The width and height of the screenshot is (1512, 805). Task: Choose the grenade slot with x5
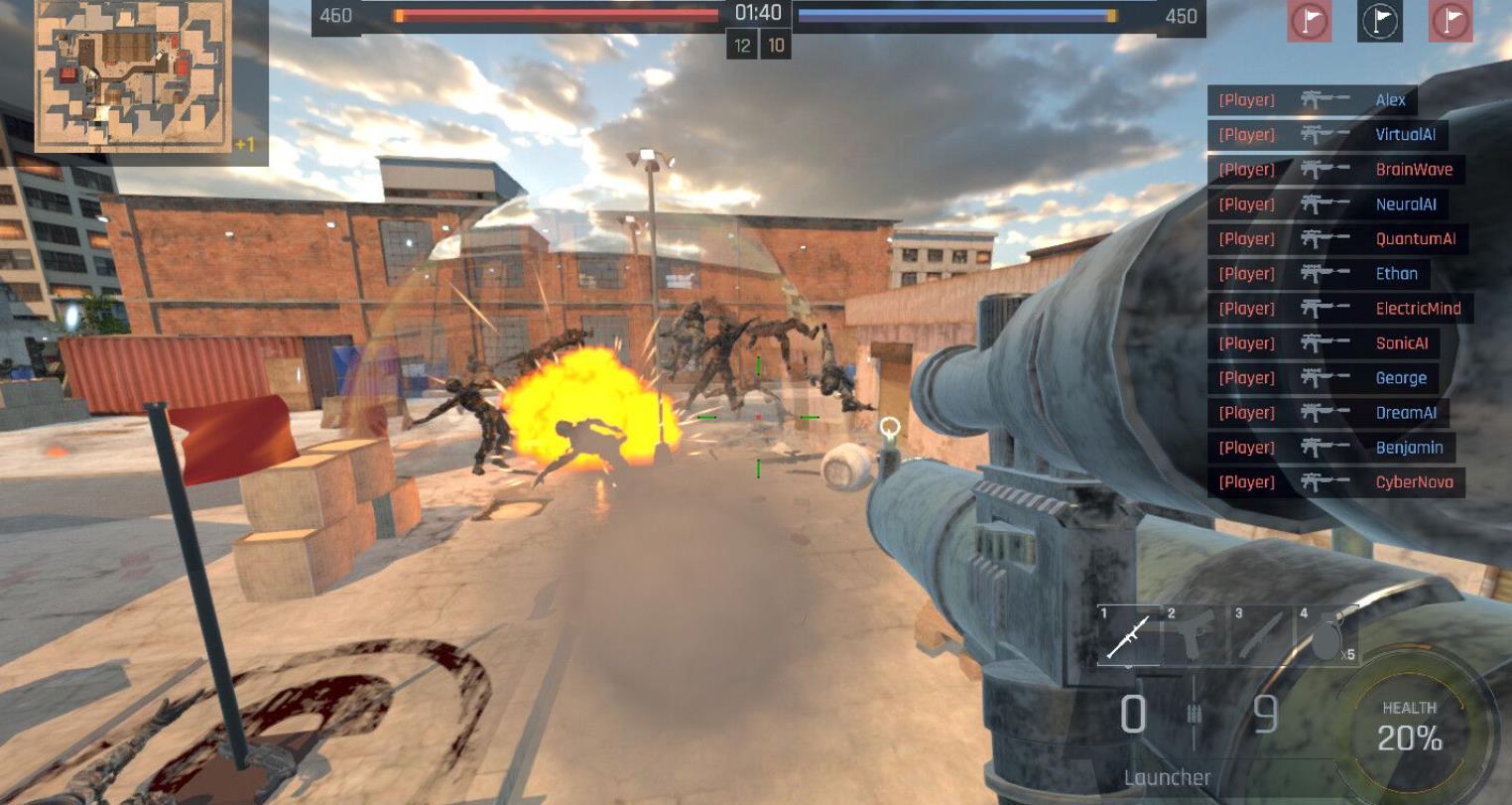(x=1326, y=635)
